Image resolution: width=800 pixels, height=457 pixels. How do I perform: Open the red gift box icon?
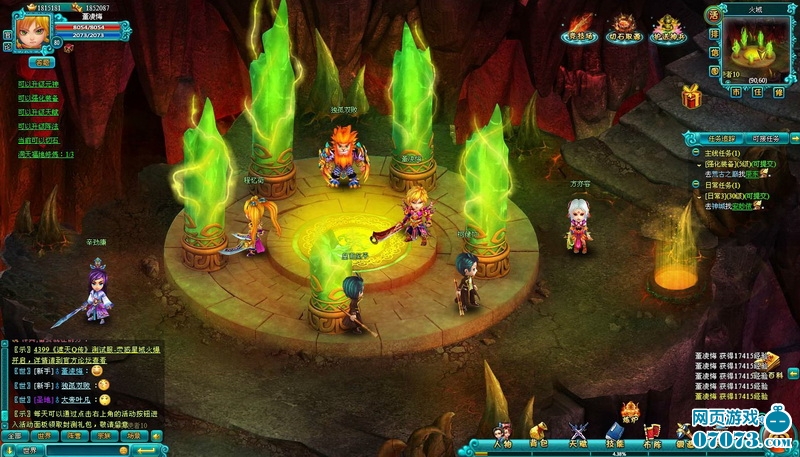coord(691,97)
